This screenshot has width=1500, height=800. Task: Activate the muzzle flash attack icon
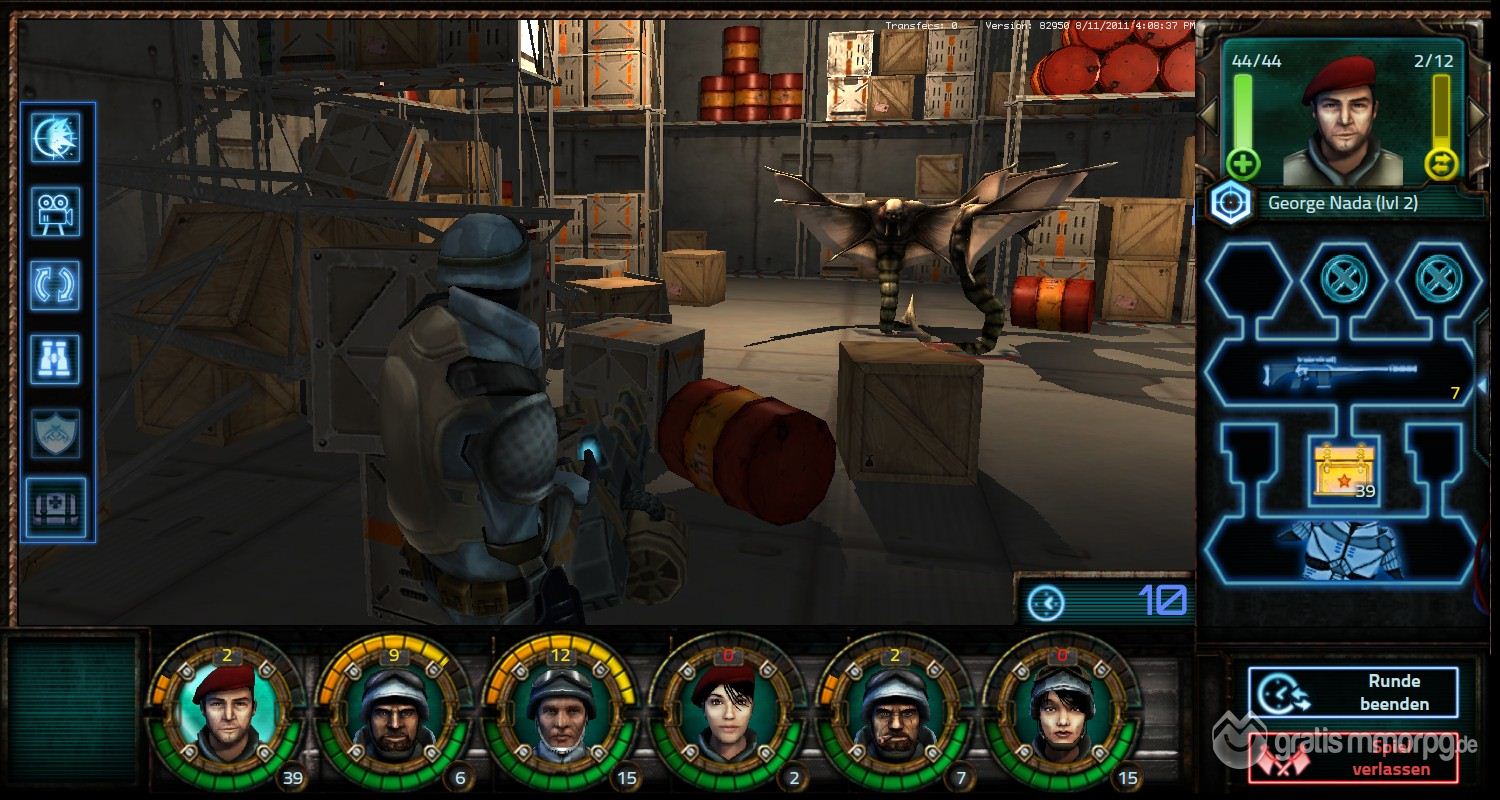click(56, 137)
